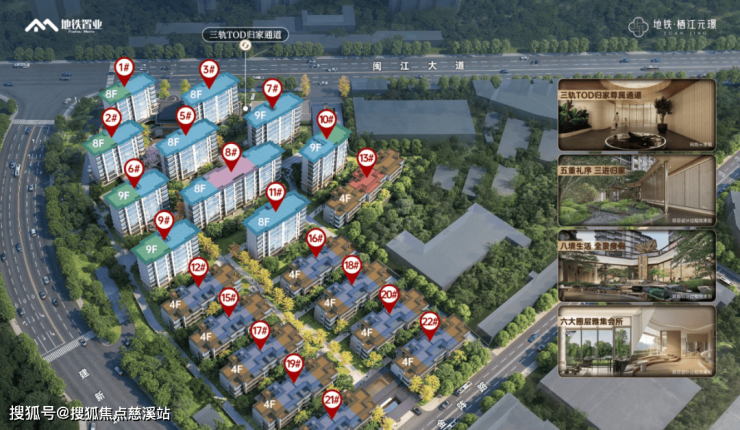Show the 八境生活 thumbnail image
Image resolution: width=740 pixels, height=430 pixels.
(636, 266)
